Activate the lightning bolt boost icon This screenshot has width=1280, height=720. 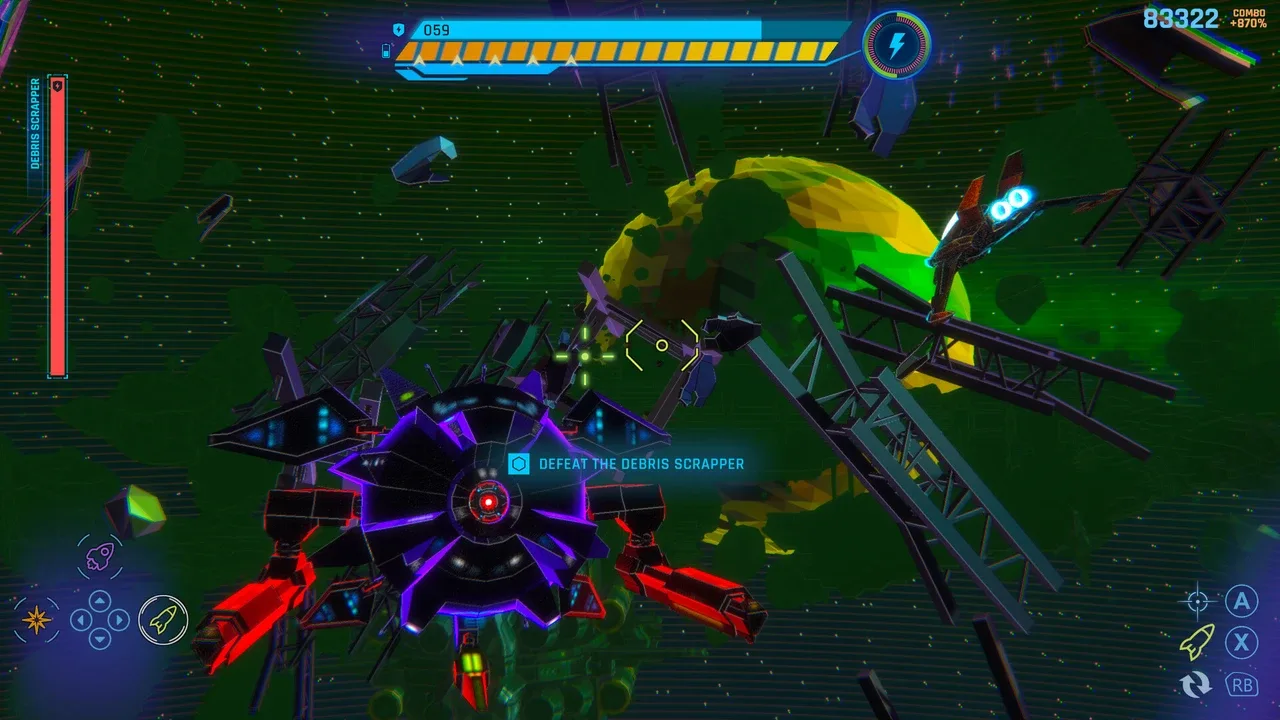pos(897,45)
